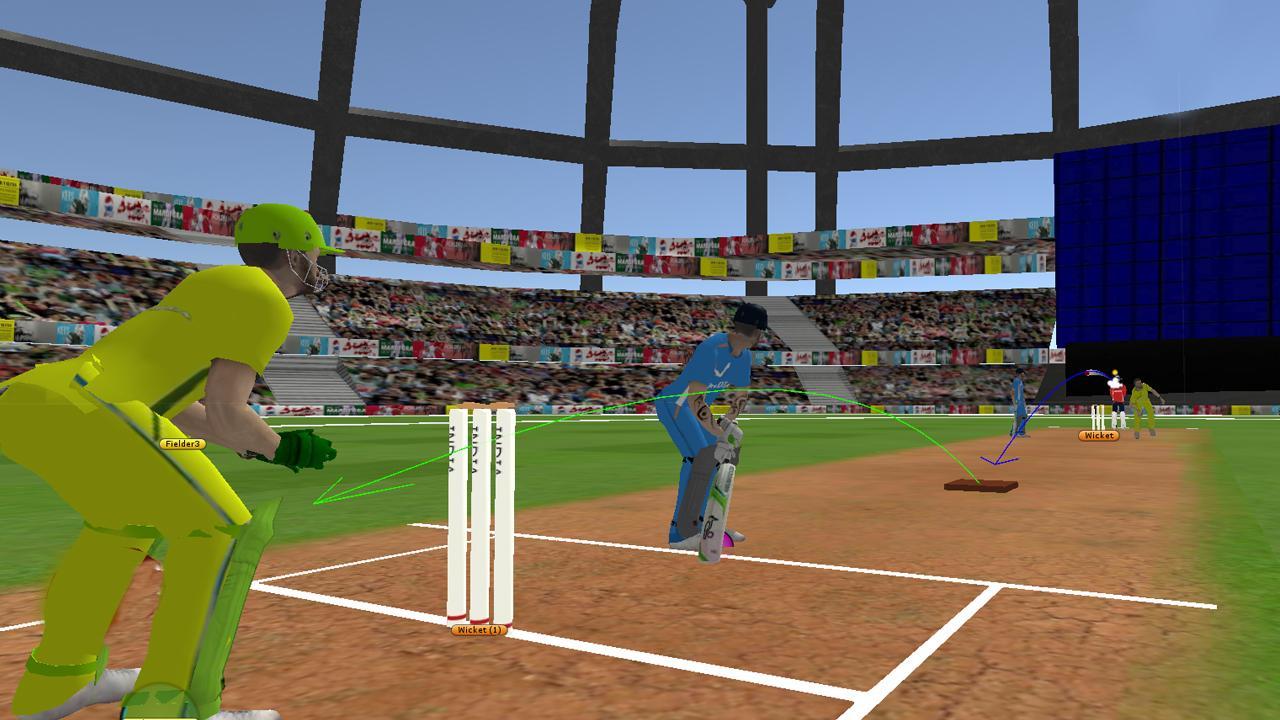The height and width of the screenshot is (720, 1280).
Task: Click the Wicket label at bowler's end
Action: [1097, 437]
